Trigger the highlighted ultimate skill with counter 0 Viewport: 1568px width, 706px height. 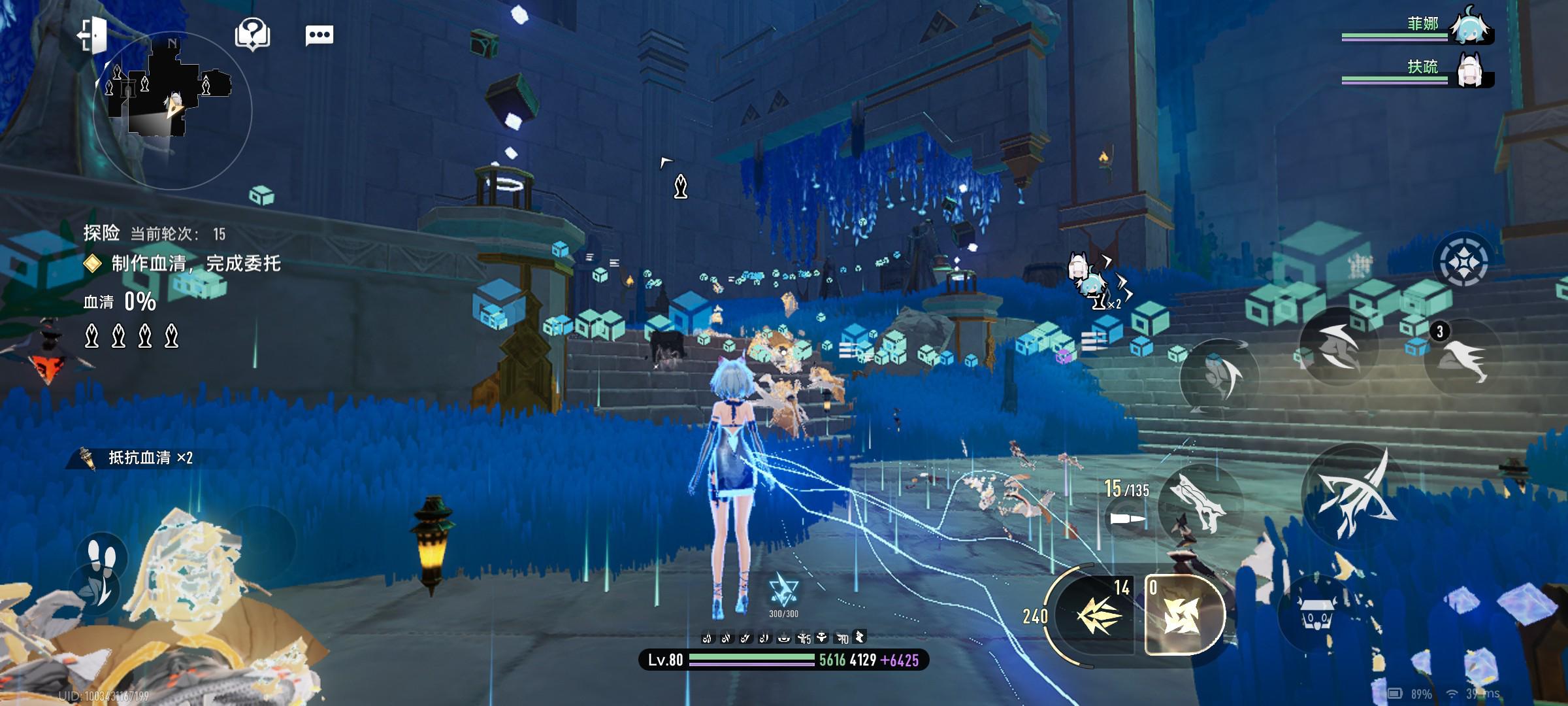tap(1184, 615)
